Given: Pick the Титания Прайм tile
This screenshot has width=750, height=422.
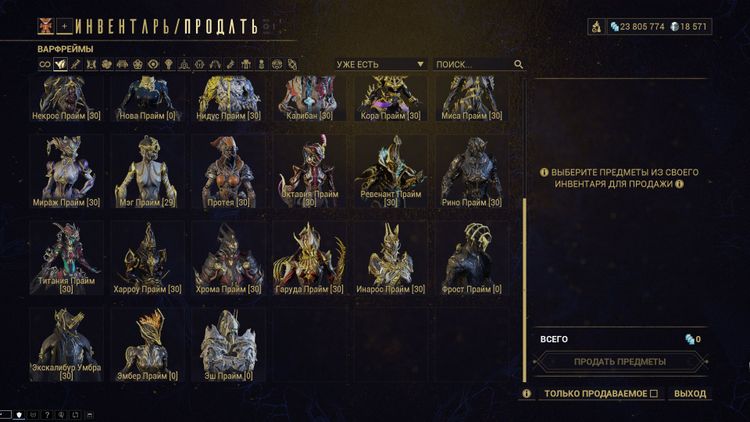Looking at the screenshot, I should (x=66, y=258).
